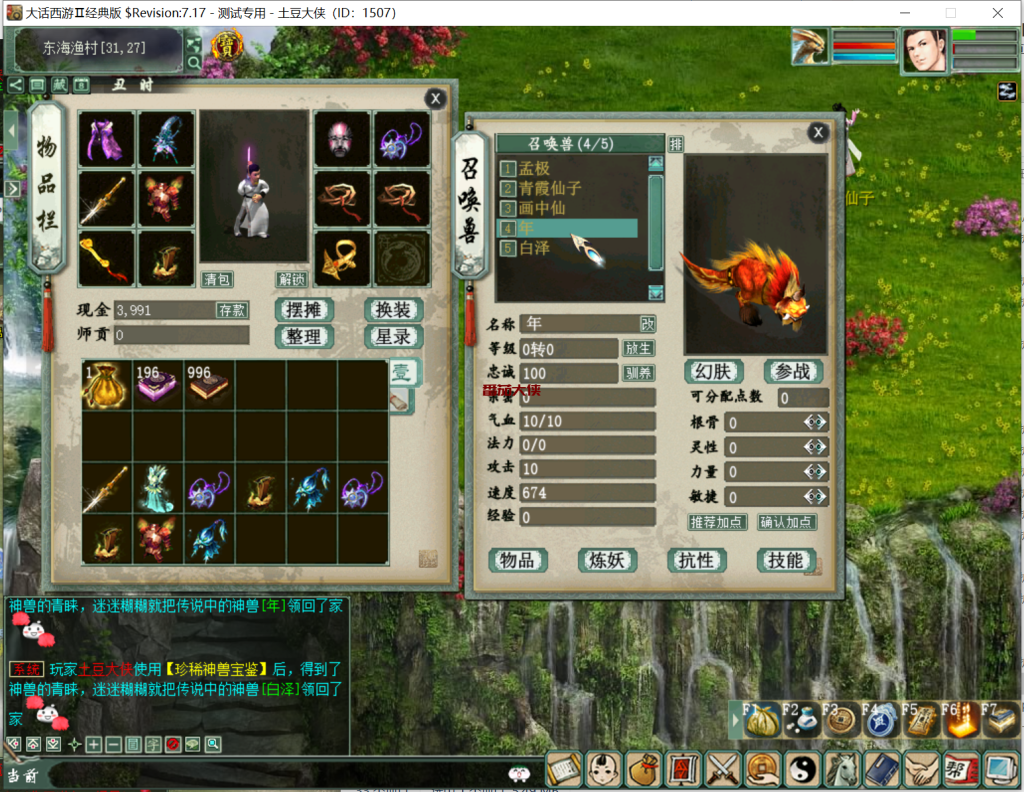Sort the bag with 整理
Viewport: 1024px width, 792px height.
304,337
